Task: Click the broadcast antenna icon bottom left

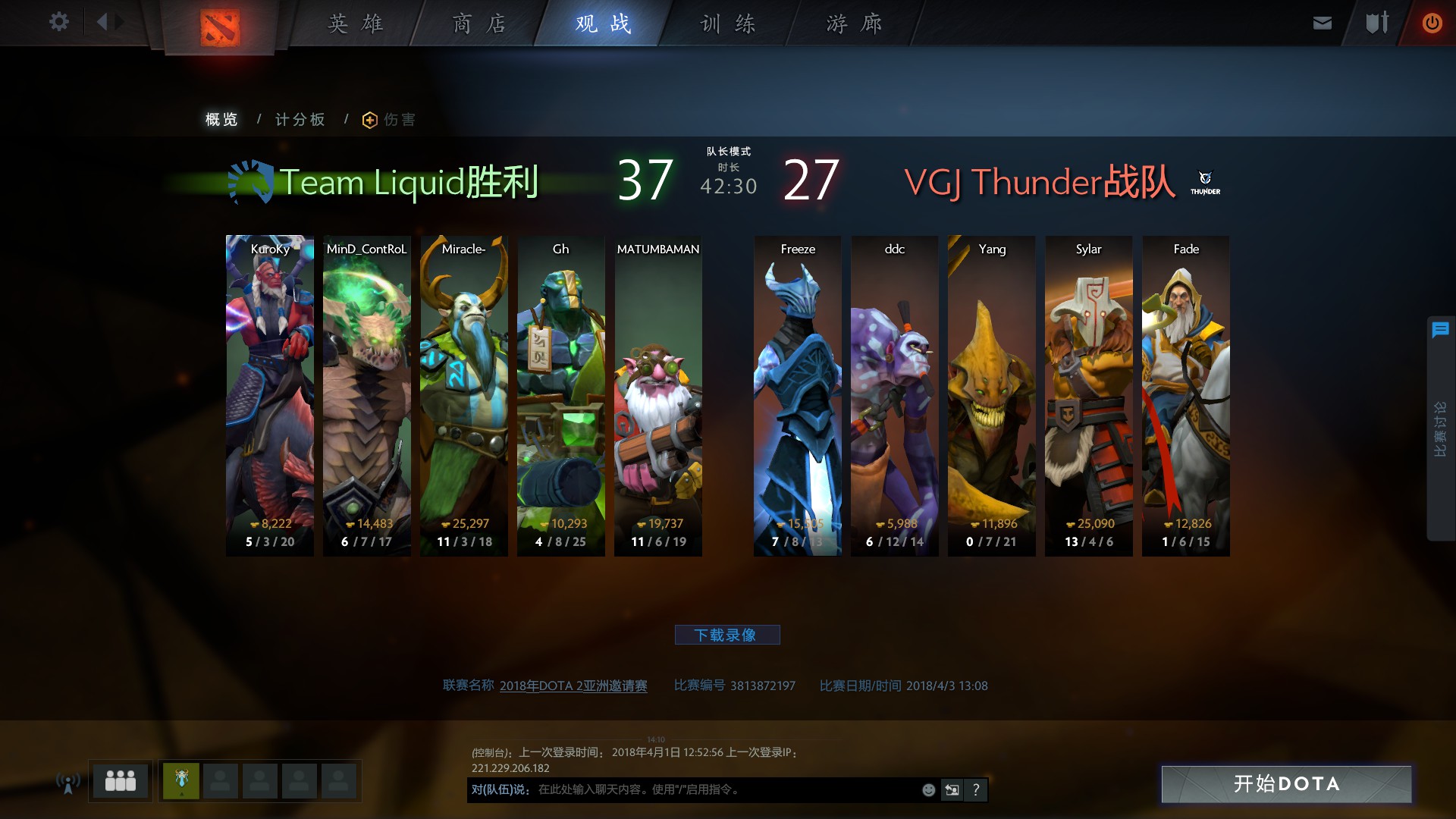Action: [x=67, y=781]
